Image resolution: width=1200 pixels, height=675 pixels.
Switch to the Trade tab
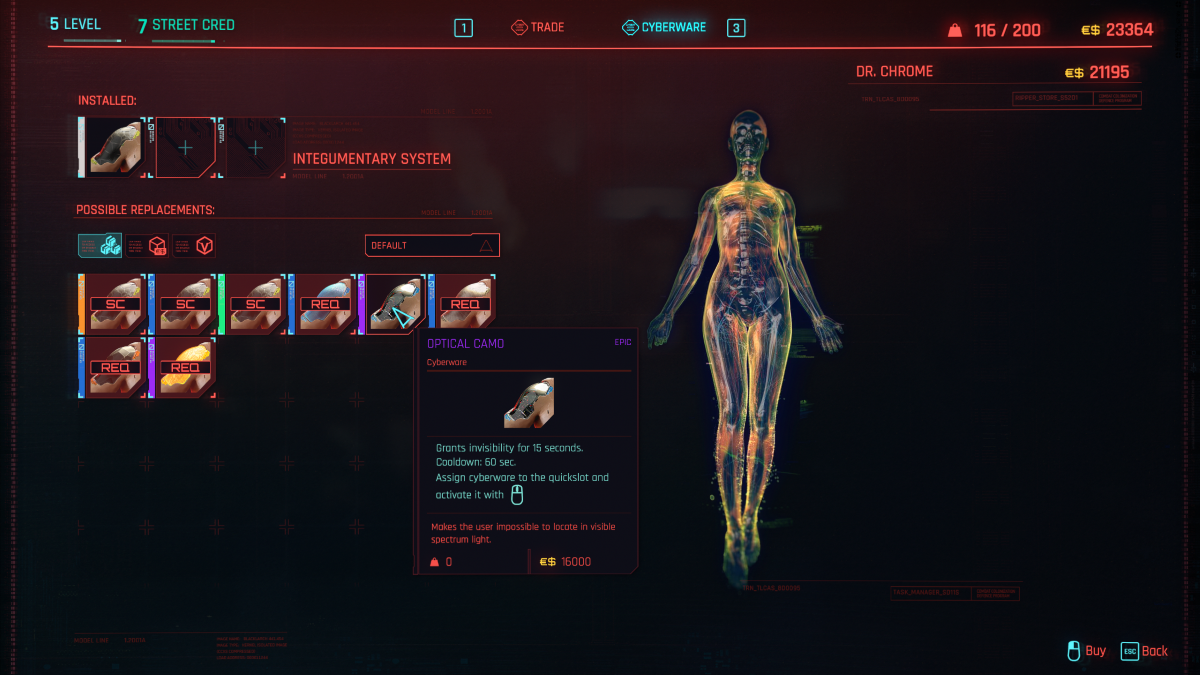point(538,28)
